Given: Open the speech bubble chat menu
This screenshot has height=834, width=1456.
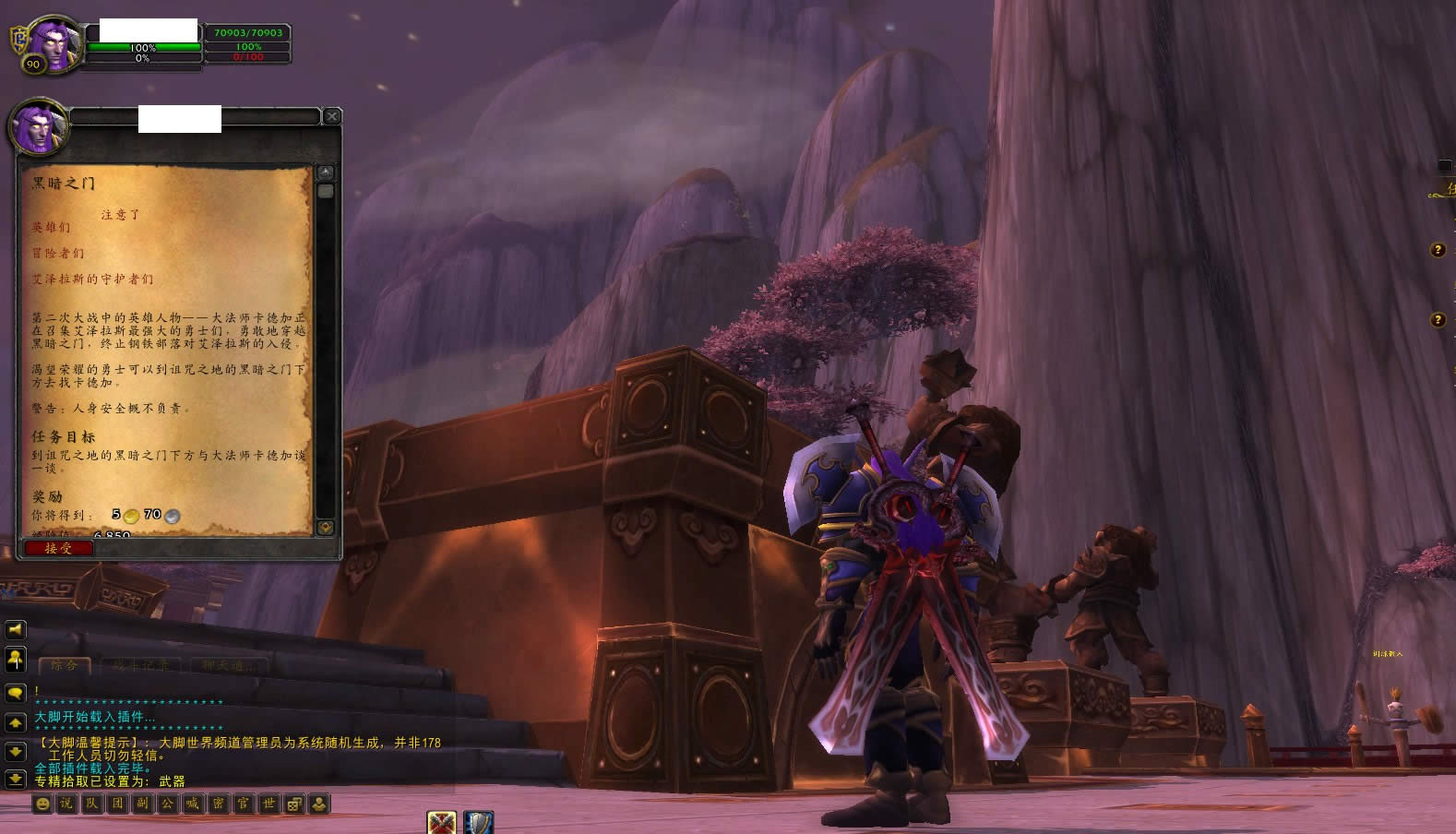Looking at the screenshot, I should tap(16, 692).
